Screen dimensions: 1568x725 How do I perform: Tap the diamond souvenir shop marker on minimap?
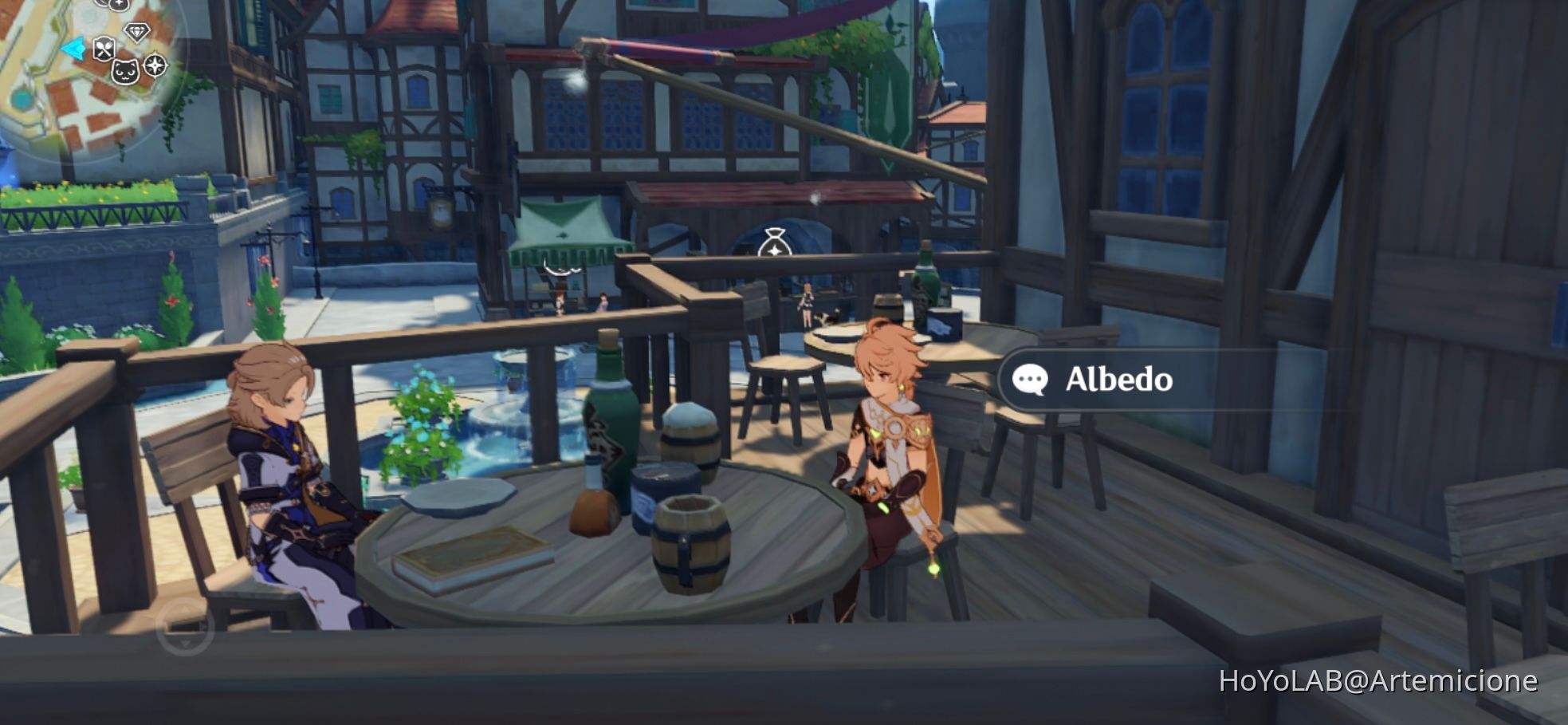[x=136, y=33]
